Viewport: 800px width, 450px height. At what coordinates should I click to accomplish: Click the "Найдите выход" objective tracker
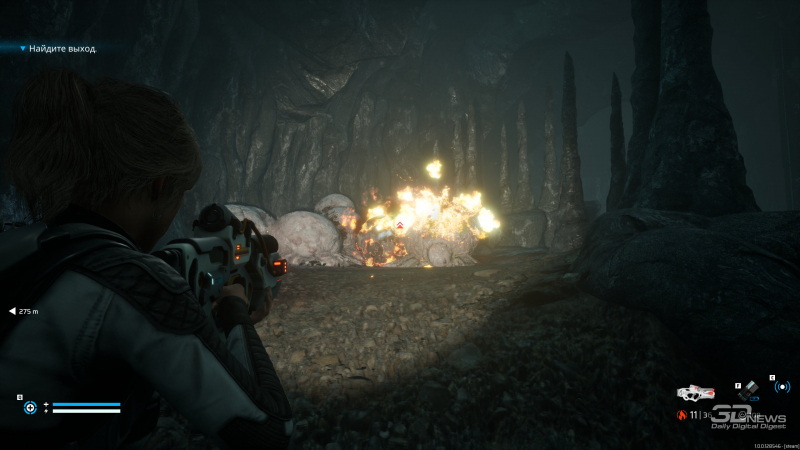coord(62,48)
